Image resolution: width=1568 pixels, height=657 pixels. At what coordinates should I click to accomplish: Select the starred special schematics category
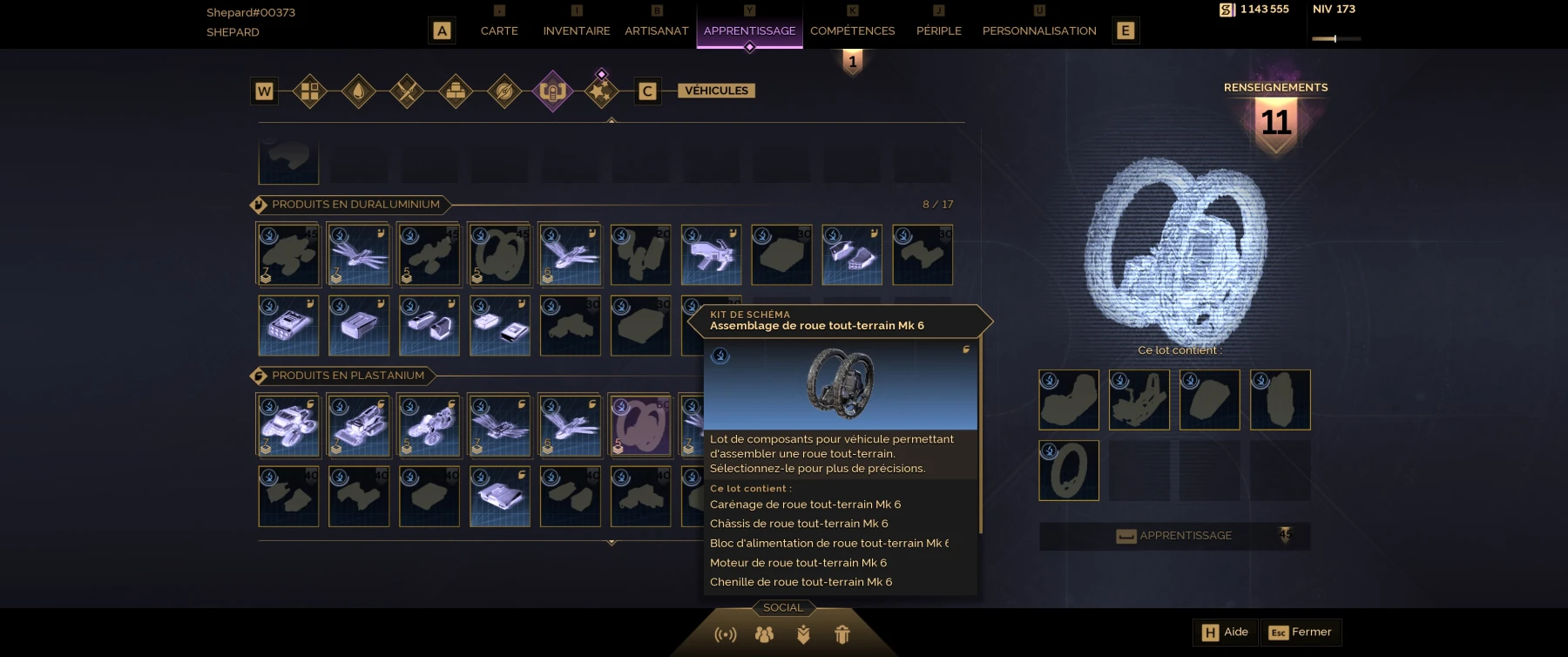601,91
